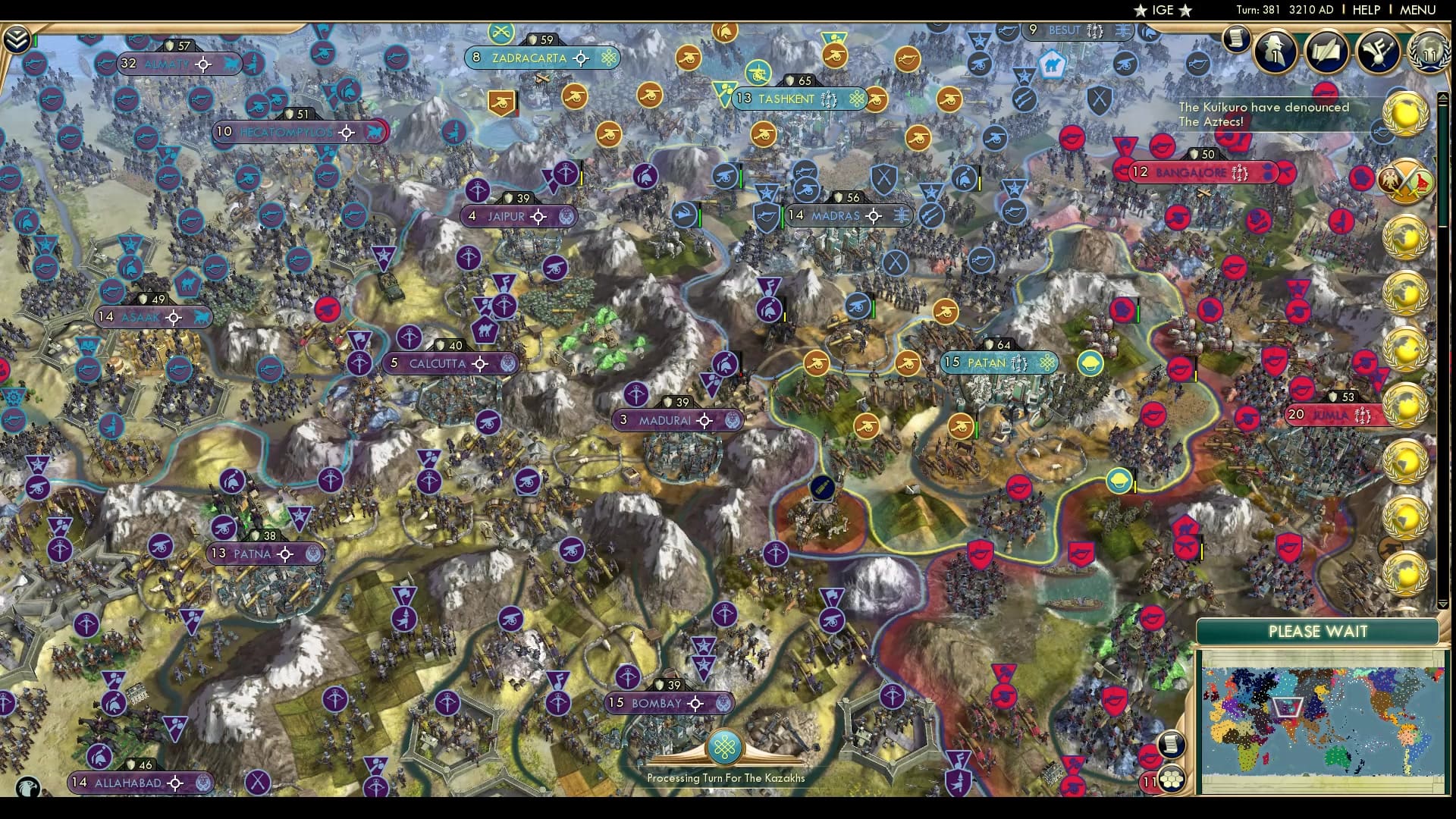
Task: Open the notification log scroll icon
Action: pyautogui.click(x=1237, y=38)
